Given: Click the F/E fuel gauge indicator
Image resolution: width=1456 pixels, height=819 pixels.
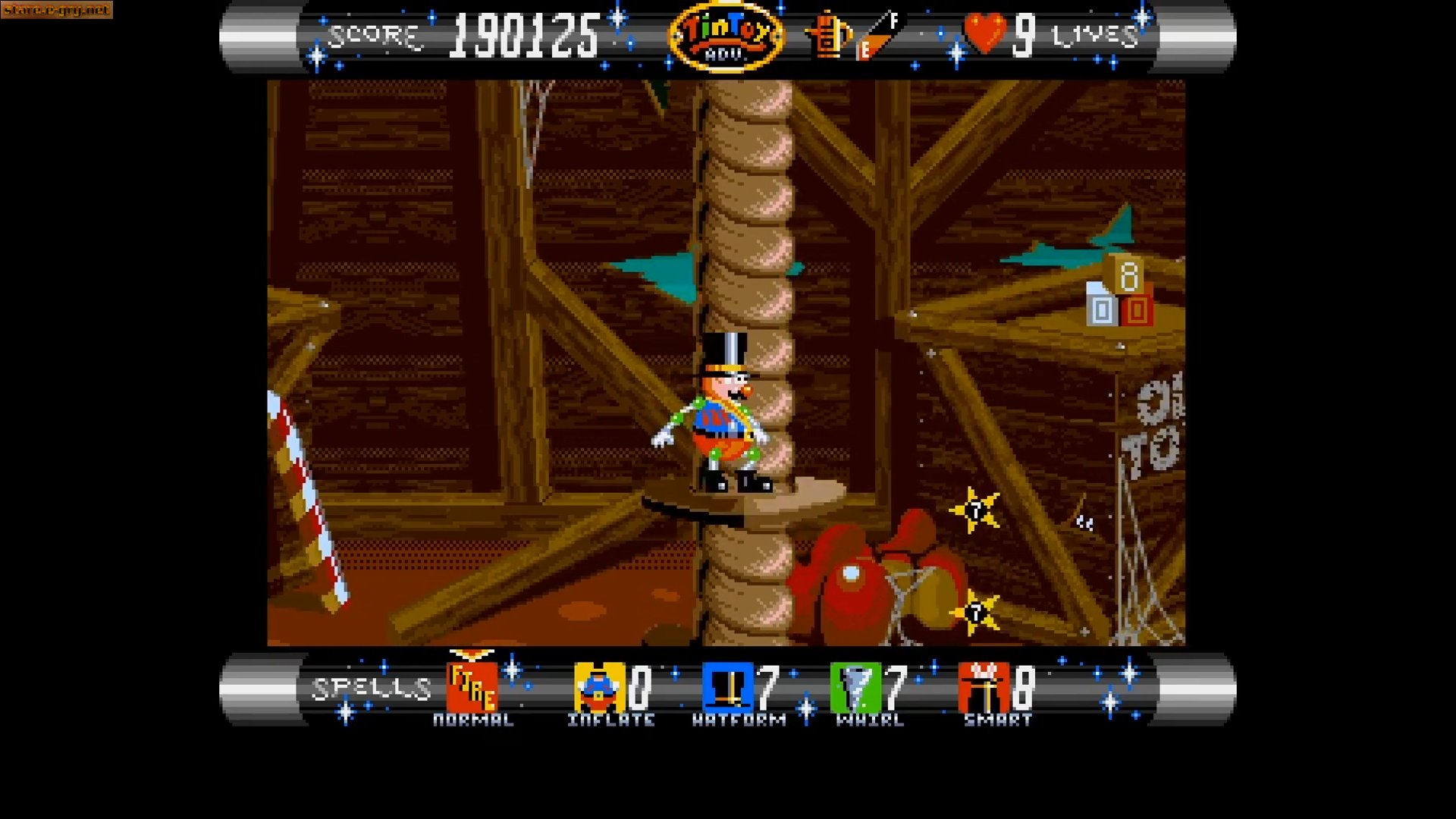Looking at the screenshot, I should pyautogui.click(x=871, y=36).
